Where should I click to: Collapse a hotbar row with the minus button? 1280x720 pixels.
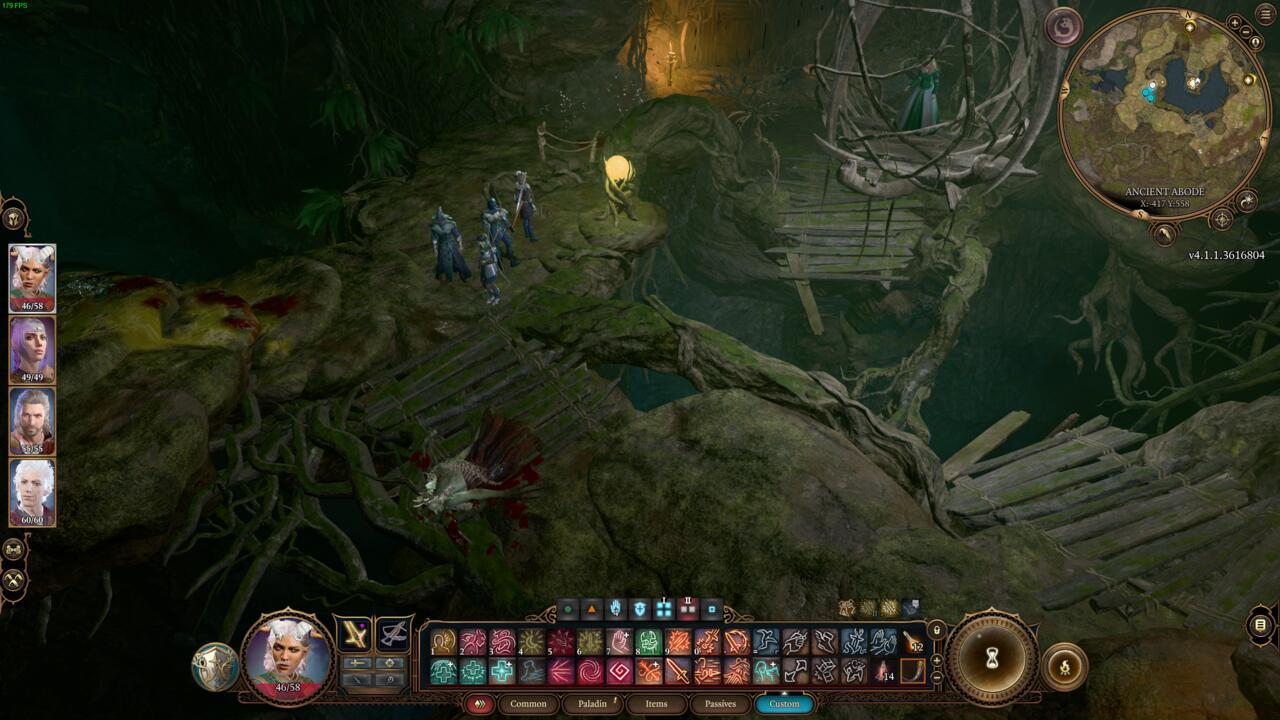tap(936, 679)
